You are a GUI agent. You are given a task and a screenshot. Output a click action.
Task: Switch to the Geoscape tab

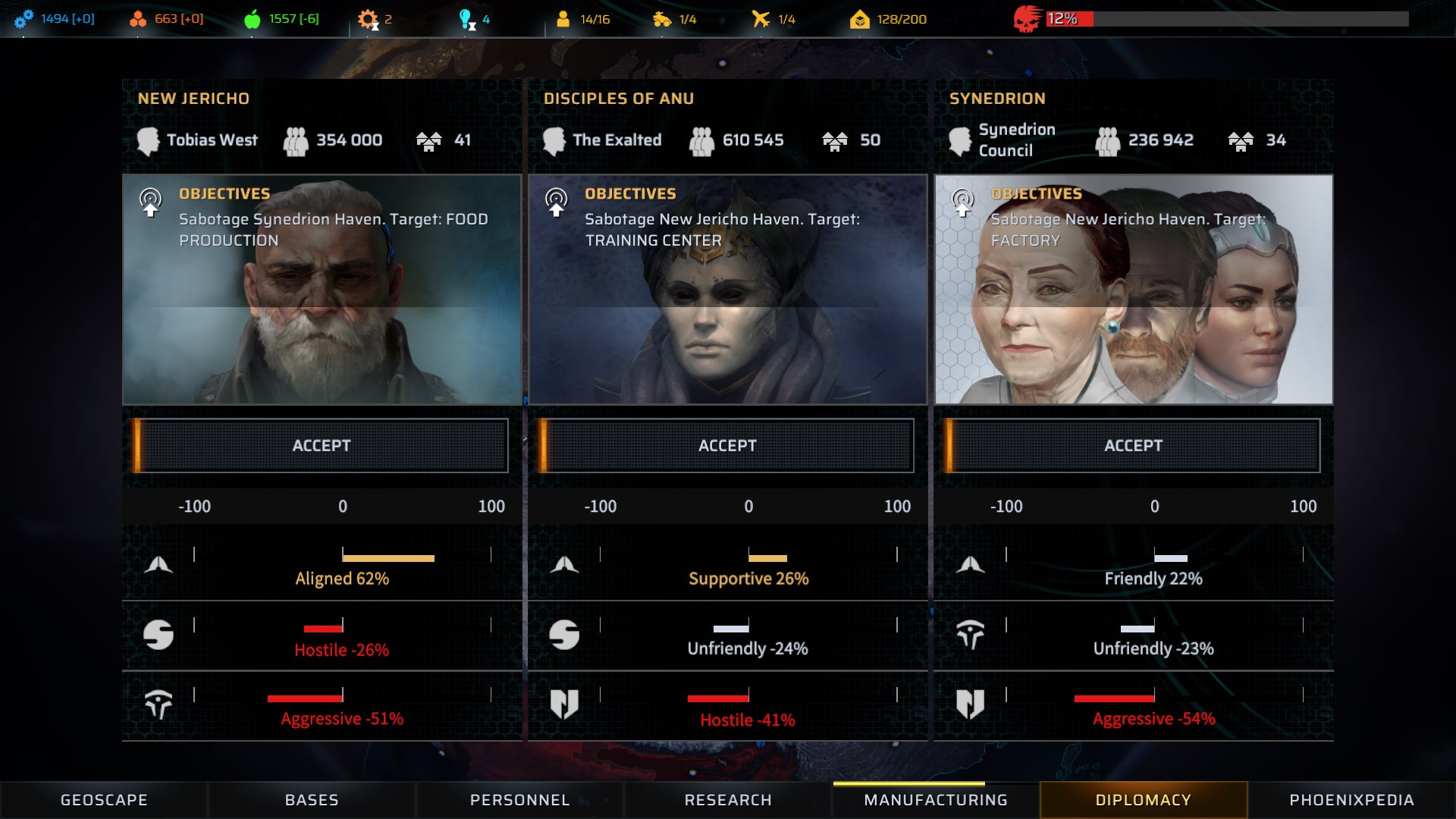point(104,800)
